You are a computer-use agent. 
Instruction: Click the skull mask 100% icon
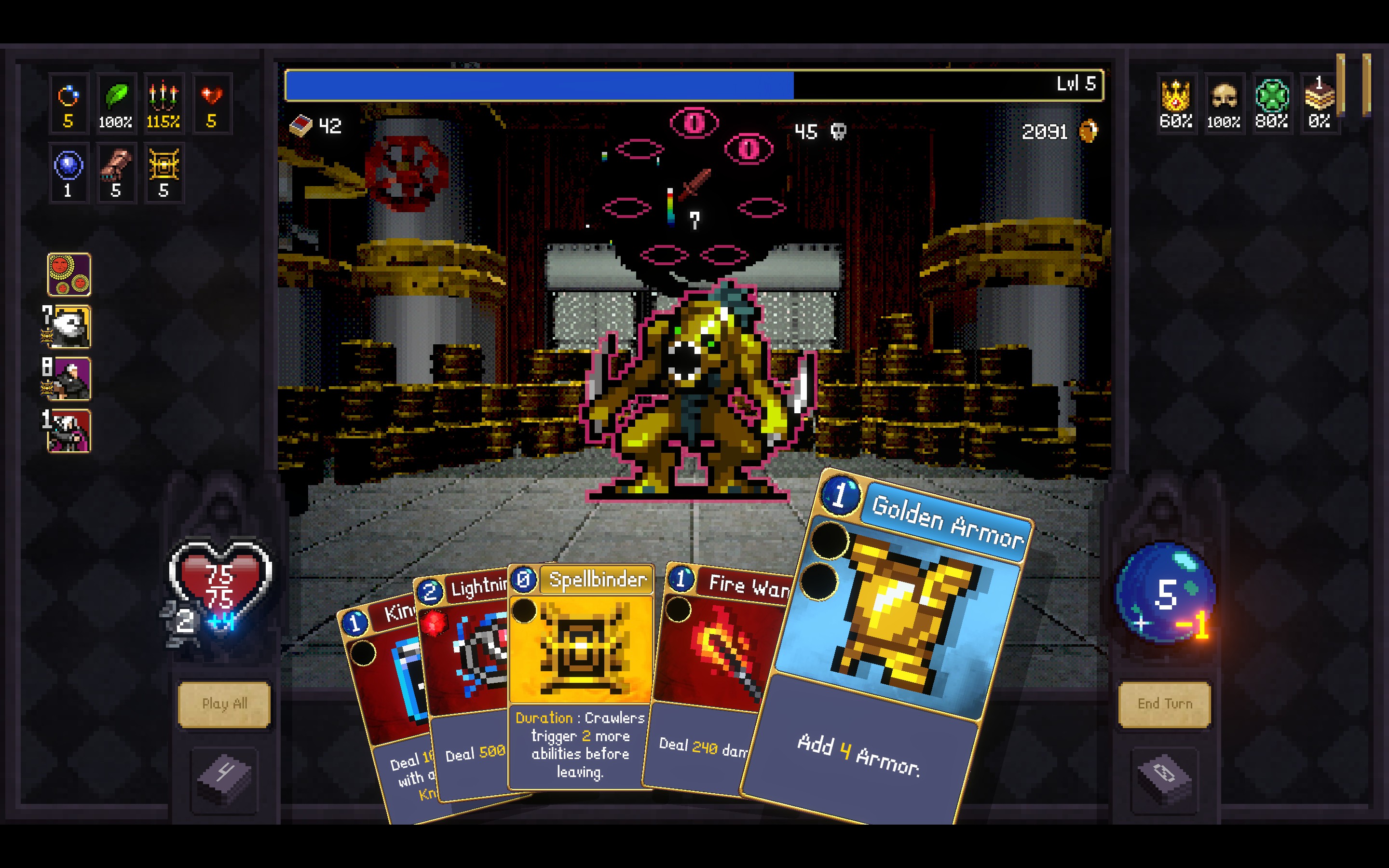pos(1224,103)
